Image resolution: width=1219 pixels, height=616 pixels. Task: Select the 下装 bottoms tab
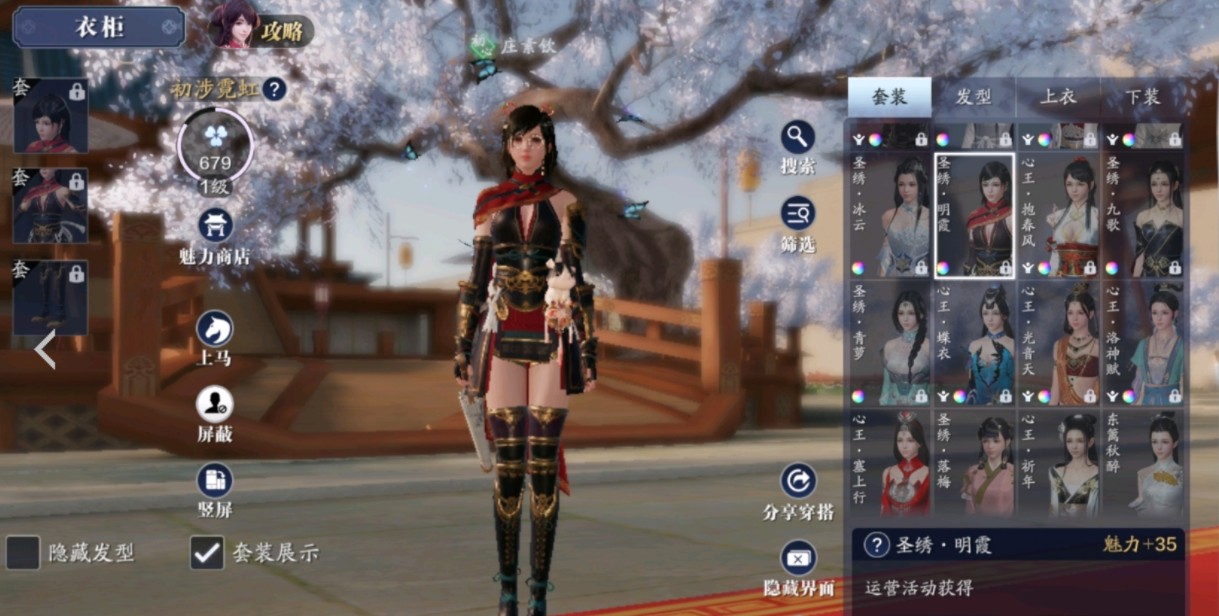1141,97
